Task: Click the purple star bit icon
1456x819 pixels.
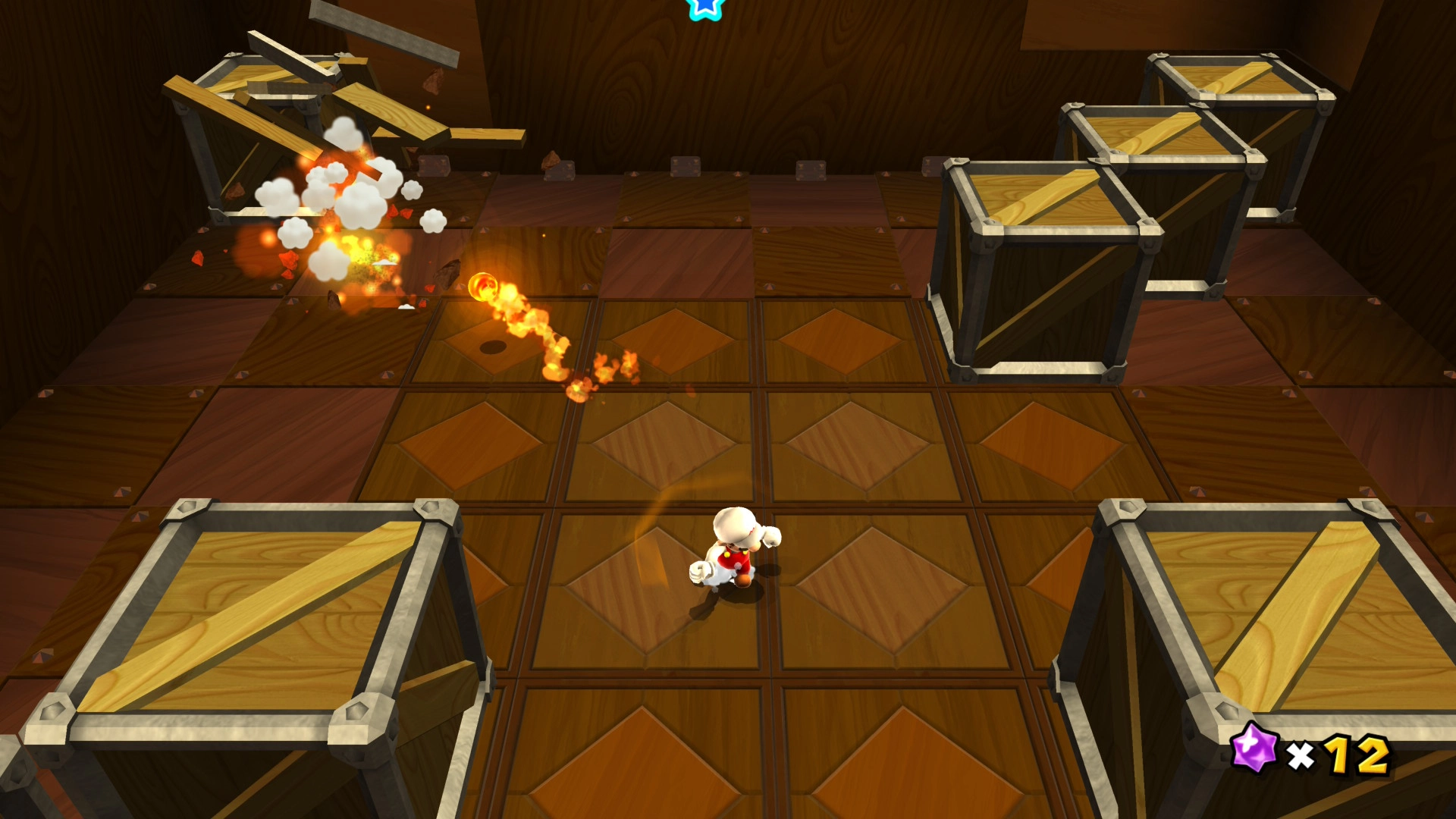Action: [1254, 747]
